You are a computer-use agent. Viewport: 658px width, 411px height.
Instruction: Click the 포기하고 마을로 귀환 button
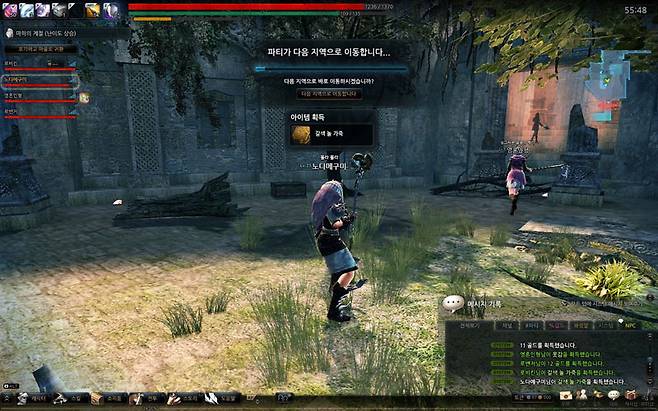tap(40, 48)
